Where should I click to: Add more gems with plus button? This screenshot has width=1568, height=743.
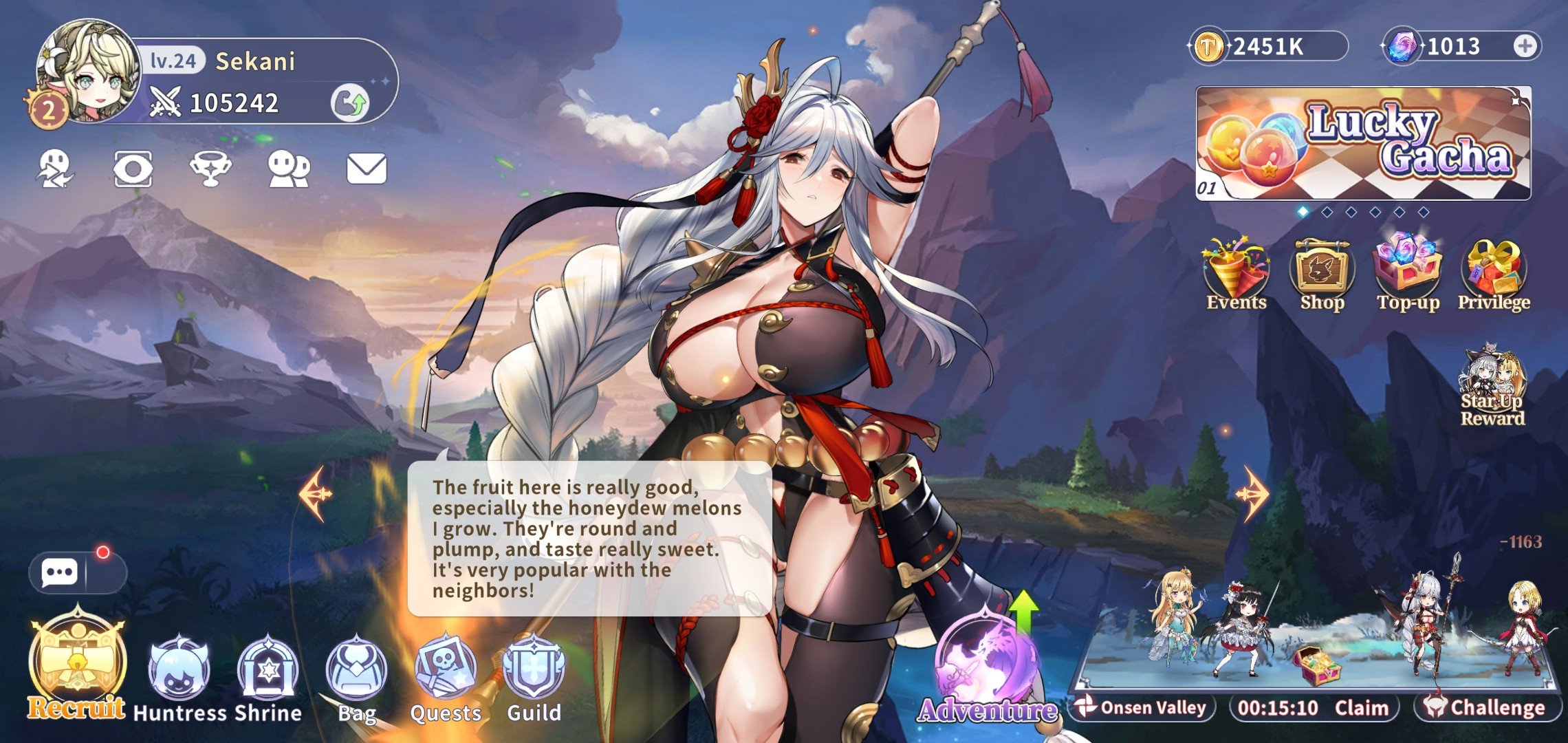1525,47
